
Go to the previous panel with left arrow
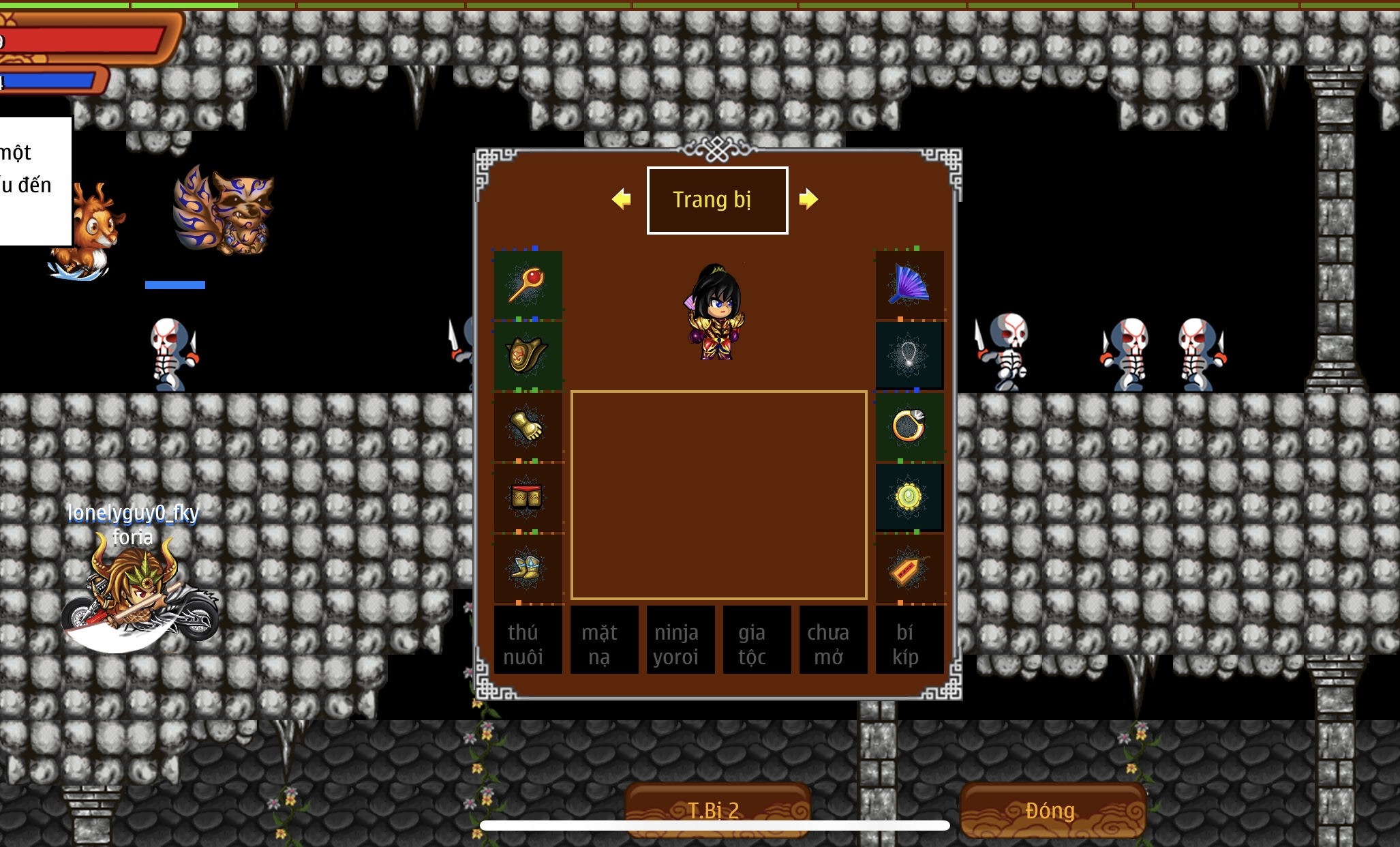click(621, 199)
